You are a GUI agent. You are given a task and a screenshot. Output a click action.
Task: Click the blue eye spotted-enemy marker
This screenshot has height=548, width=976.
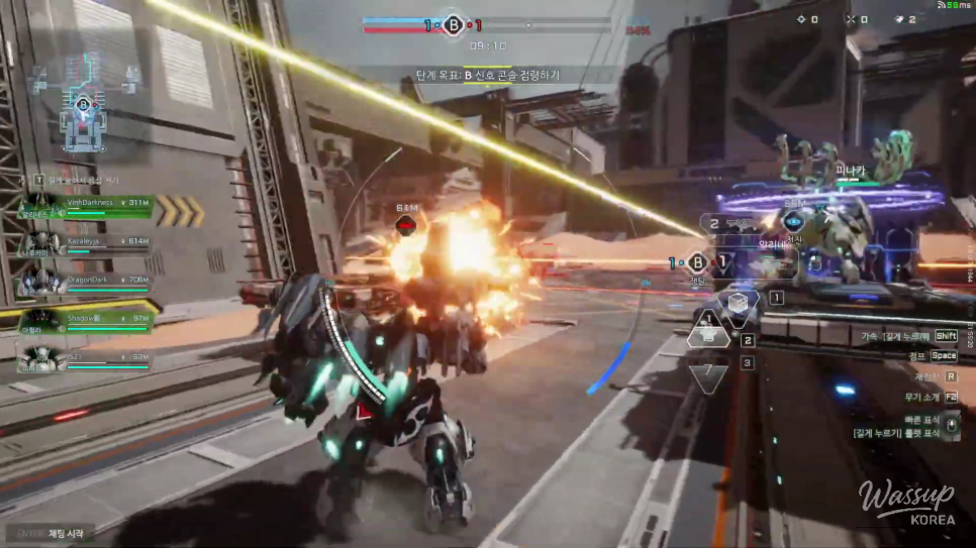[793, 222]
